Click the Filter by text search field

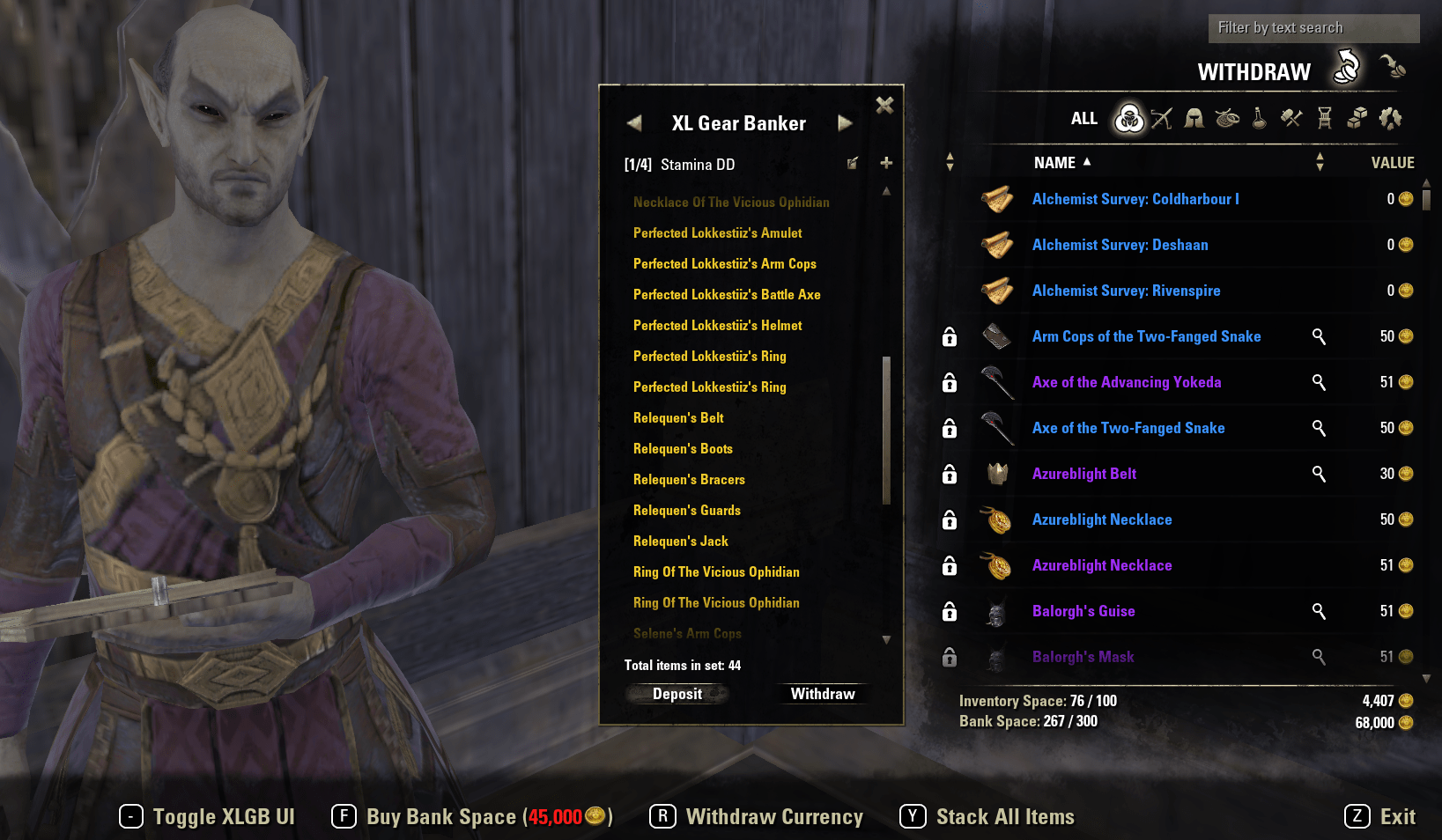(1313, 27)
